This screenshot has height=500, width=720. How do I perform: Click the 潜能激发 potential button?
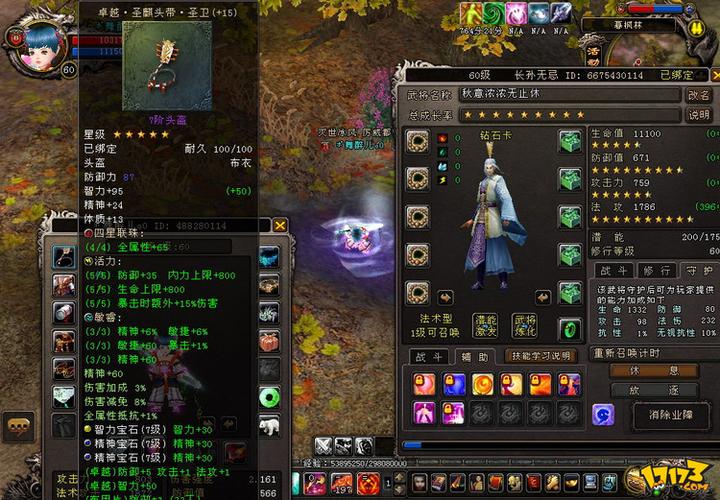click(486, 325)
